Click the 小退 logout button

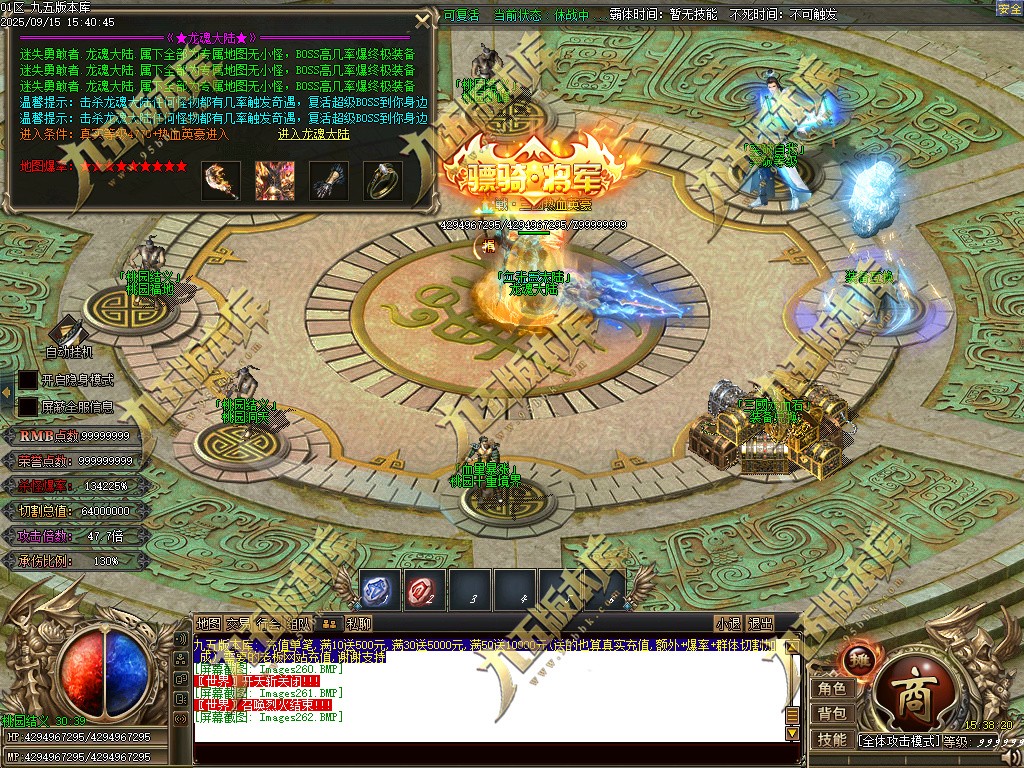click(727, 624)
